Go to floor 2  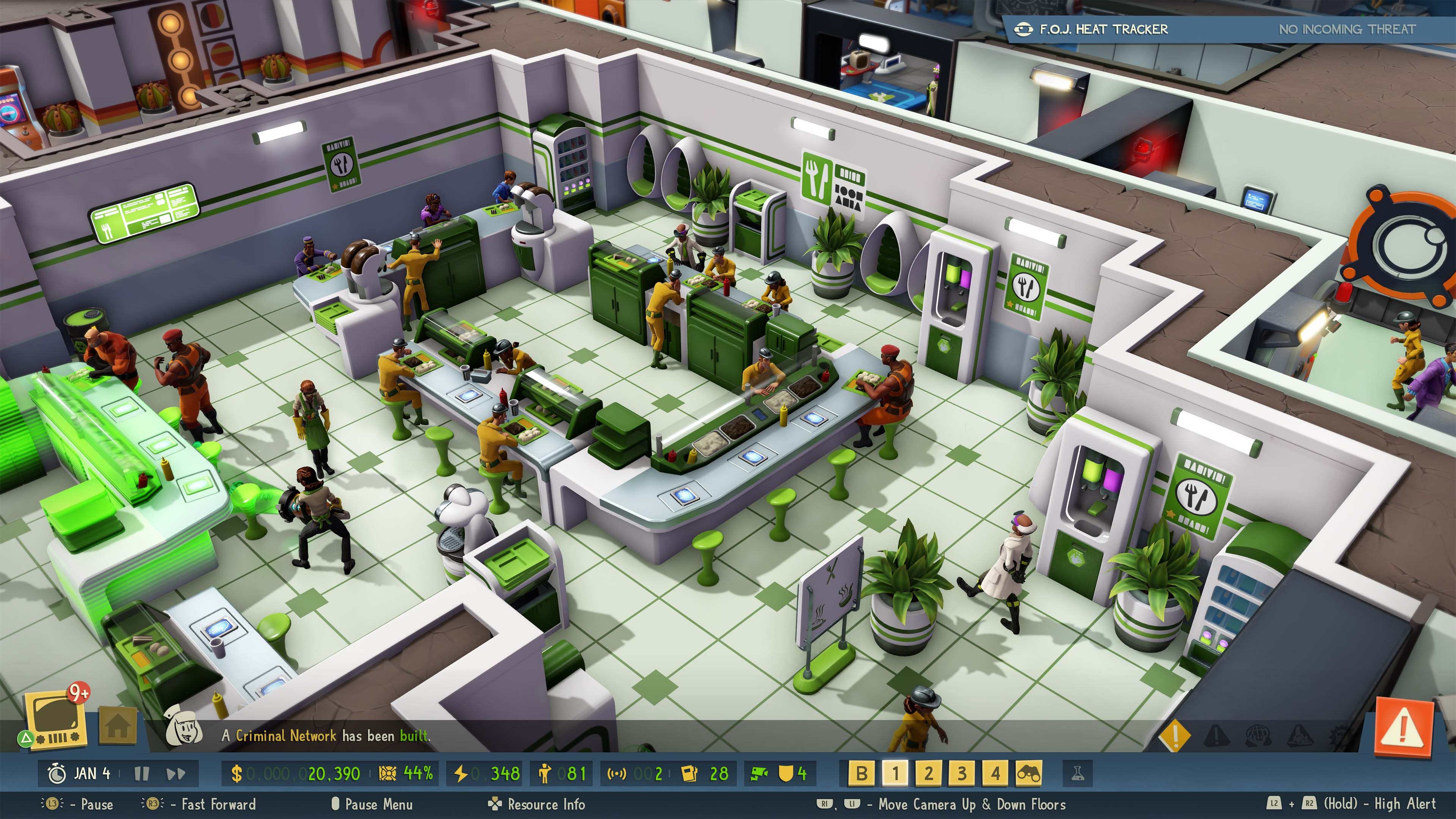pyautogui.click(x=928, y=773)
